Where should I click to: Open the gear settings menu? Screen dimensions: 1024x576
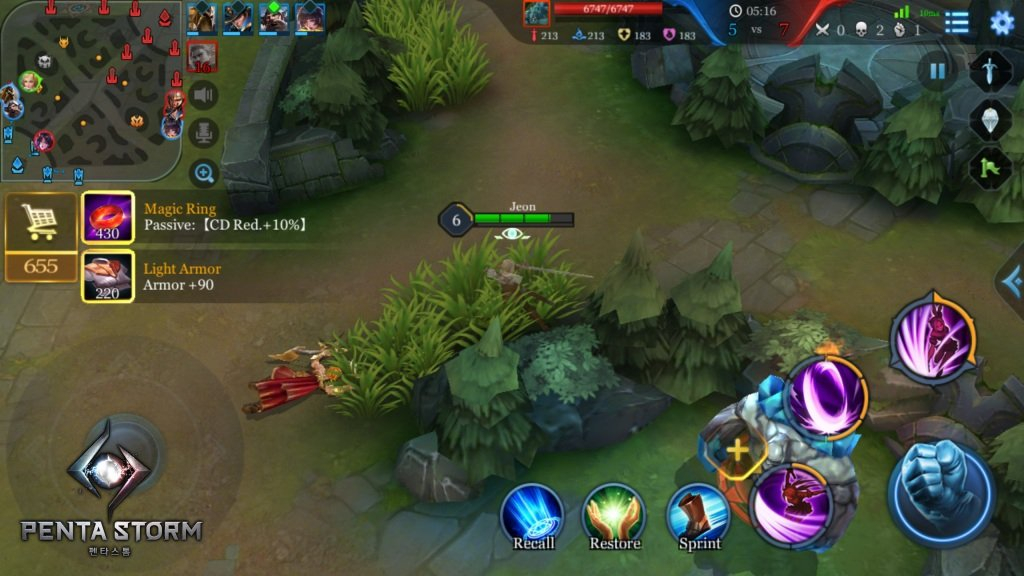pyautogui.click(x=1001, y=23)
